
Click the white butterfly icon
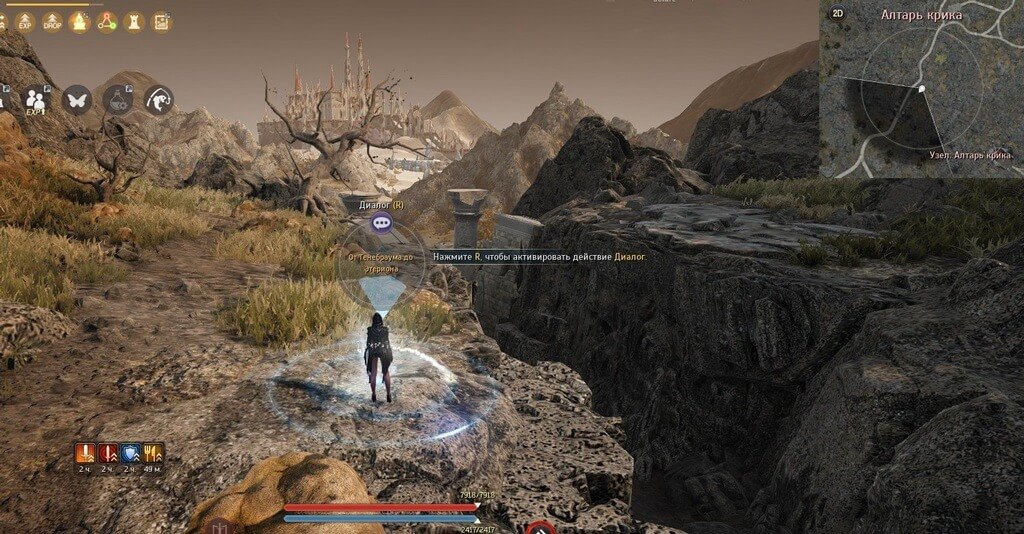pyautogui.click(x=77, y=100)
